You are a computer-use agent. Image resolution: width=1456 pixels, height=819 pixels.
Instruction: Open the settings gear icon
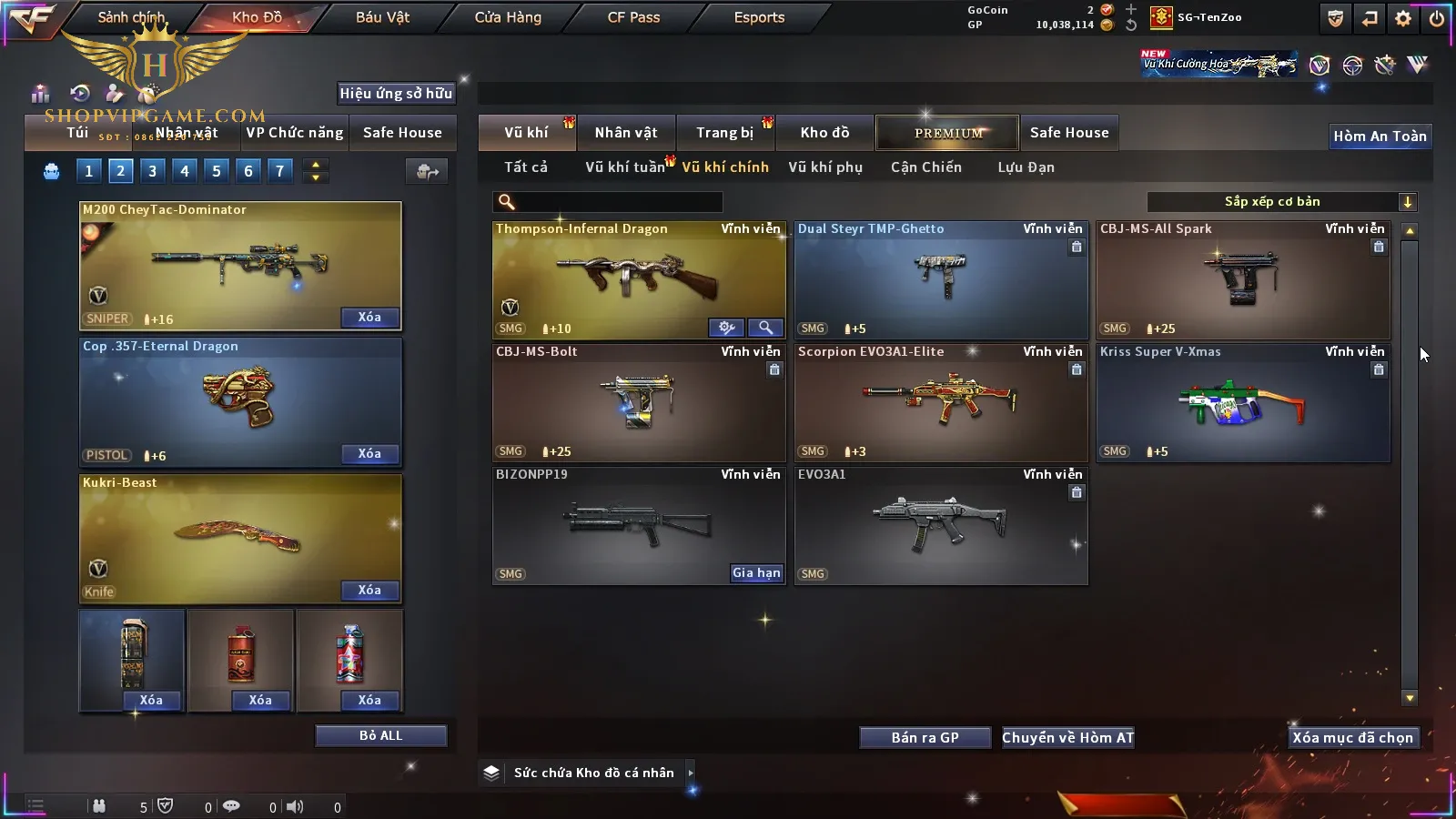1403,18
